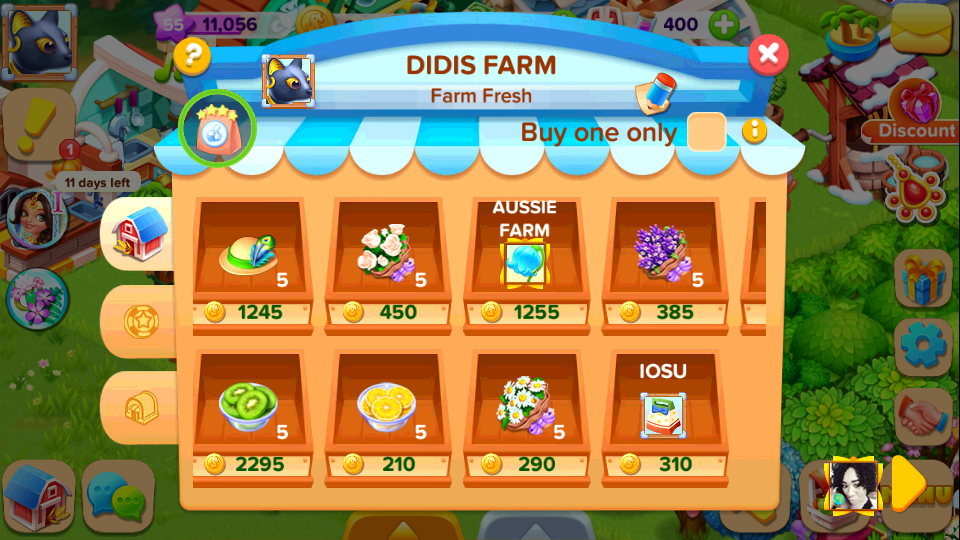Image resolution: width=960 pixels, height=540 pixels.
Task: Buy the feathered hat for 1245 coins
Action: click(252, 258)
